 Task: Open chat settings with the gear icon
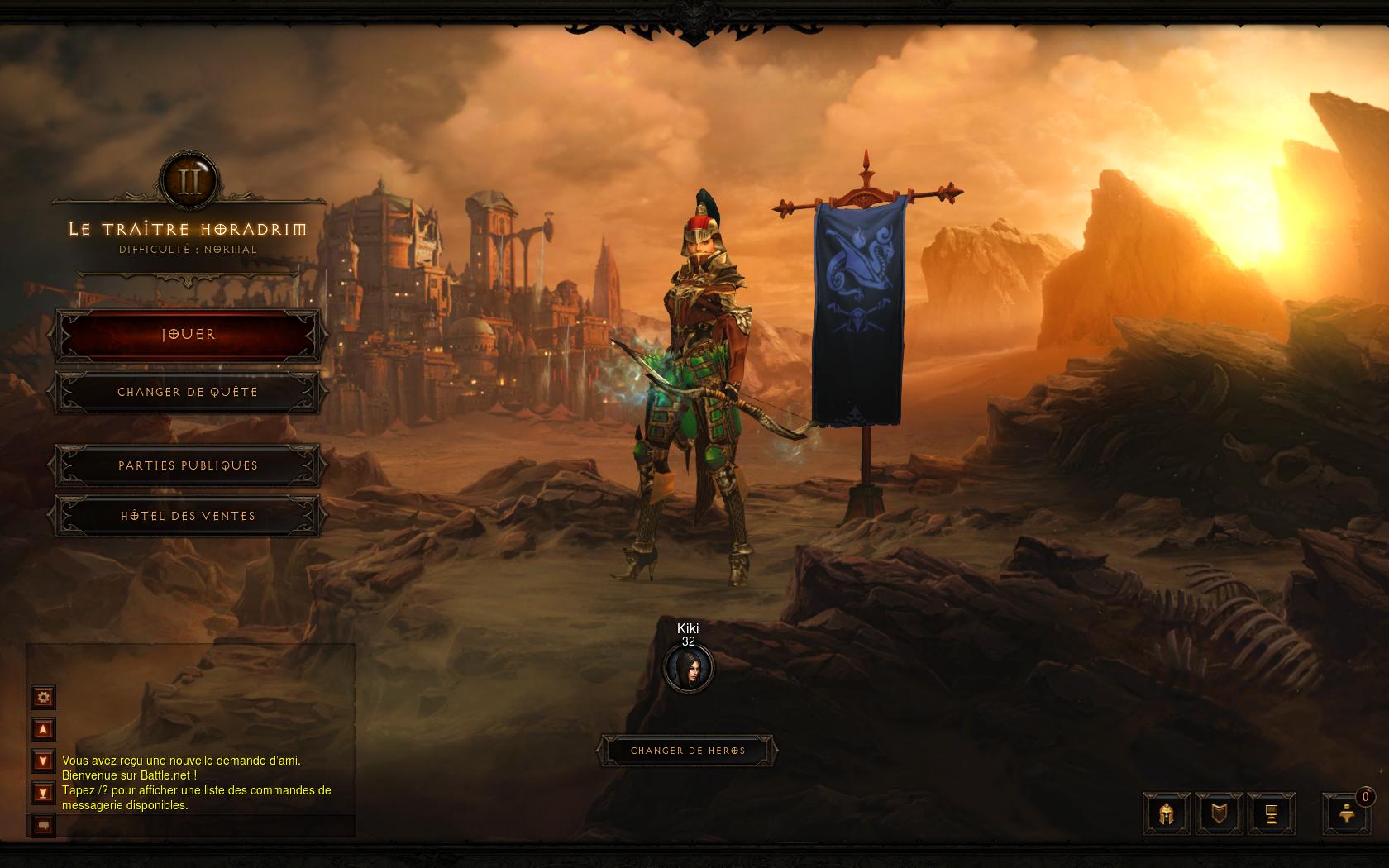tap(43, 697)
